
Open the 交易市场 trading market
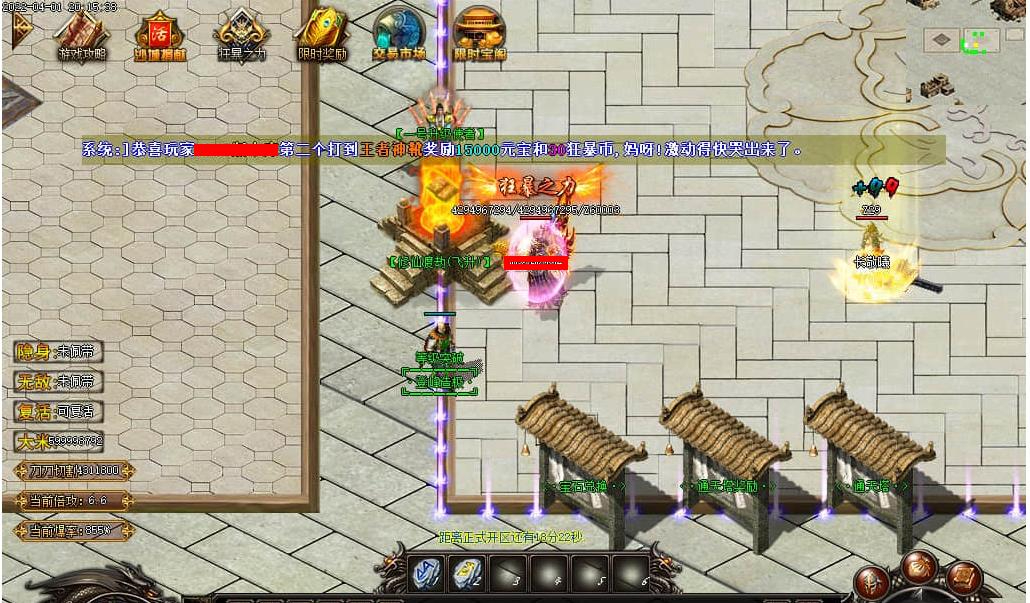[x=400, y=36]
